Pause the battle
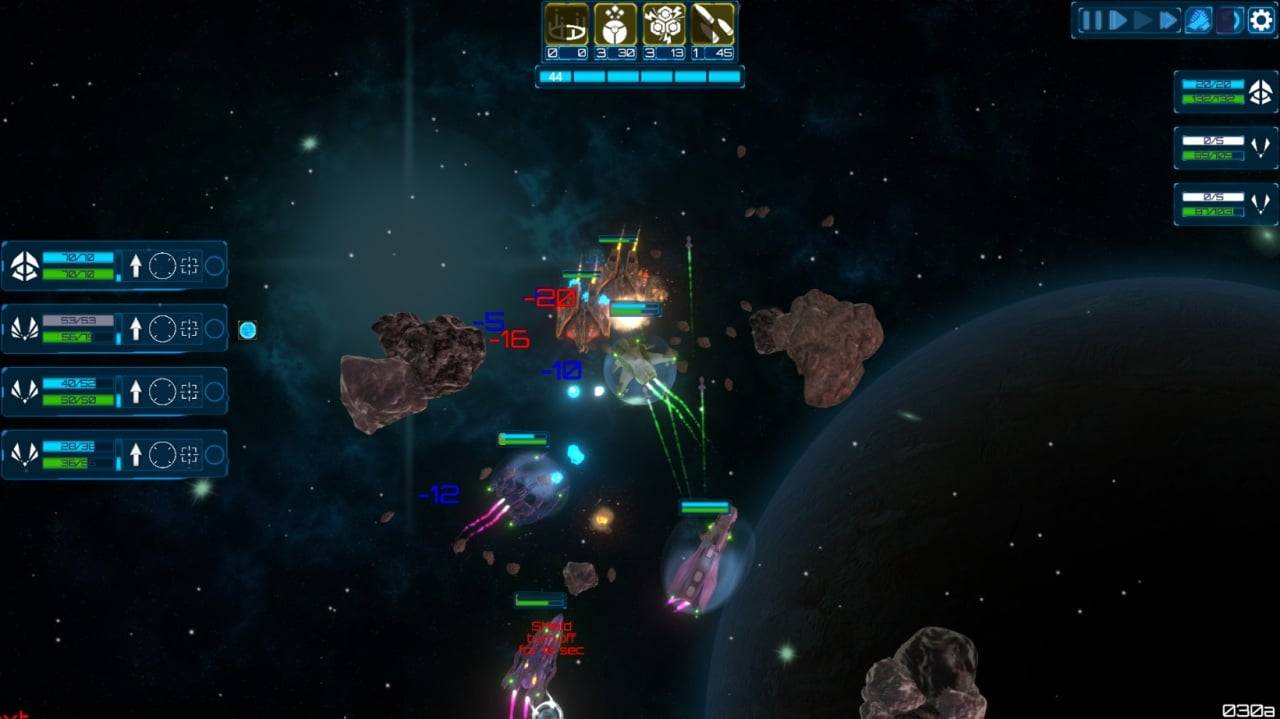The height and width of the screenshot is (719, 1280). pyautogui.click(x=1092, y=20)
